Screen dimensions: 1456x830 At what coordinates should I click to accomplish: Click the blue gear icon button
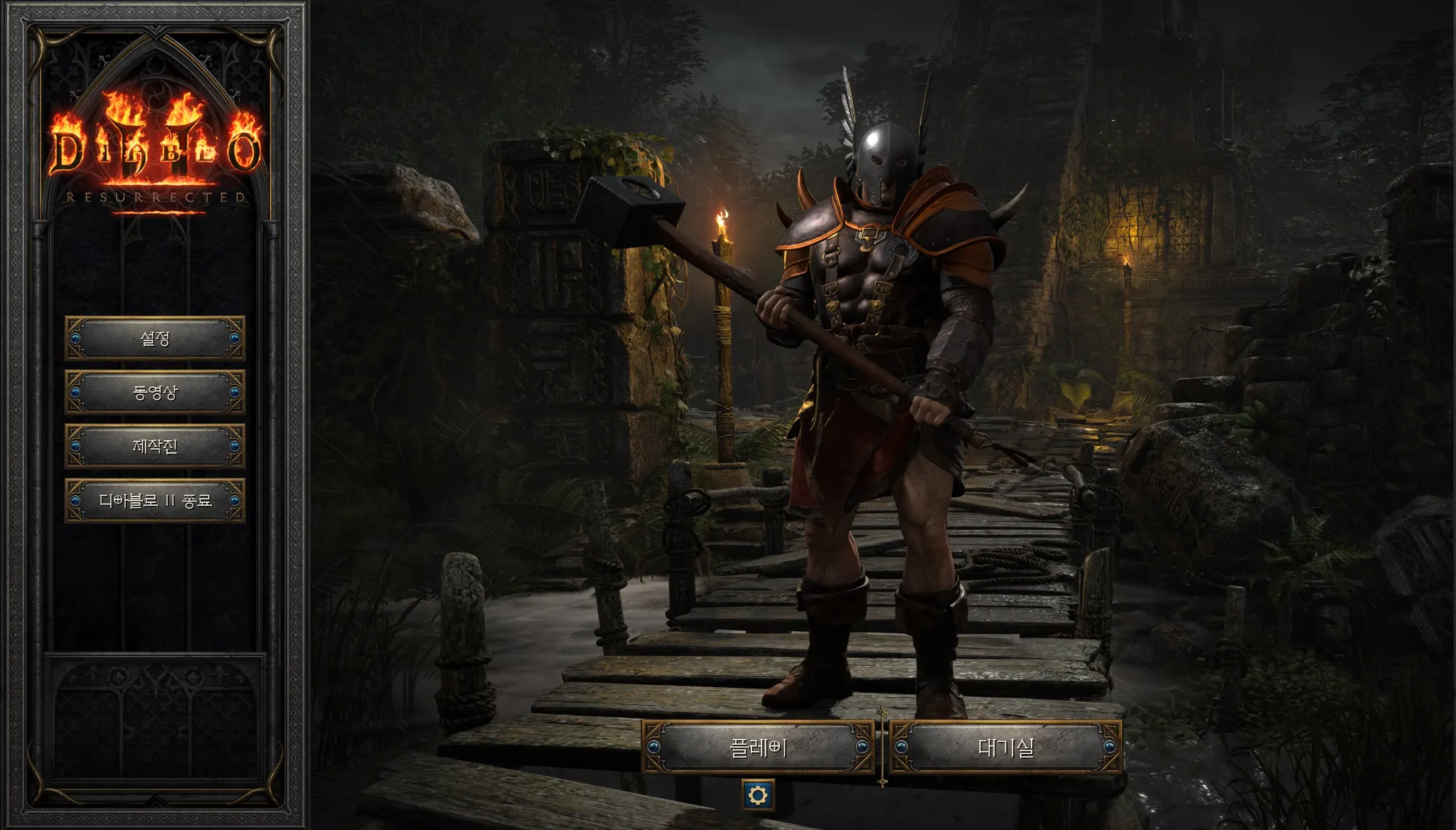tap(758, 794)
